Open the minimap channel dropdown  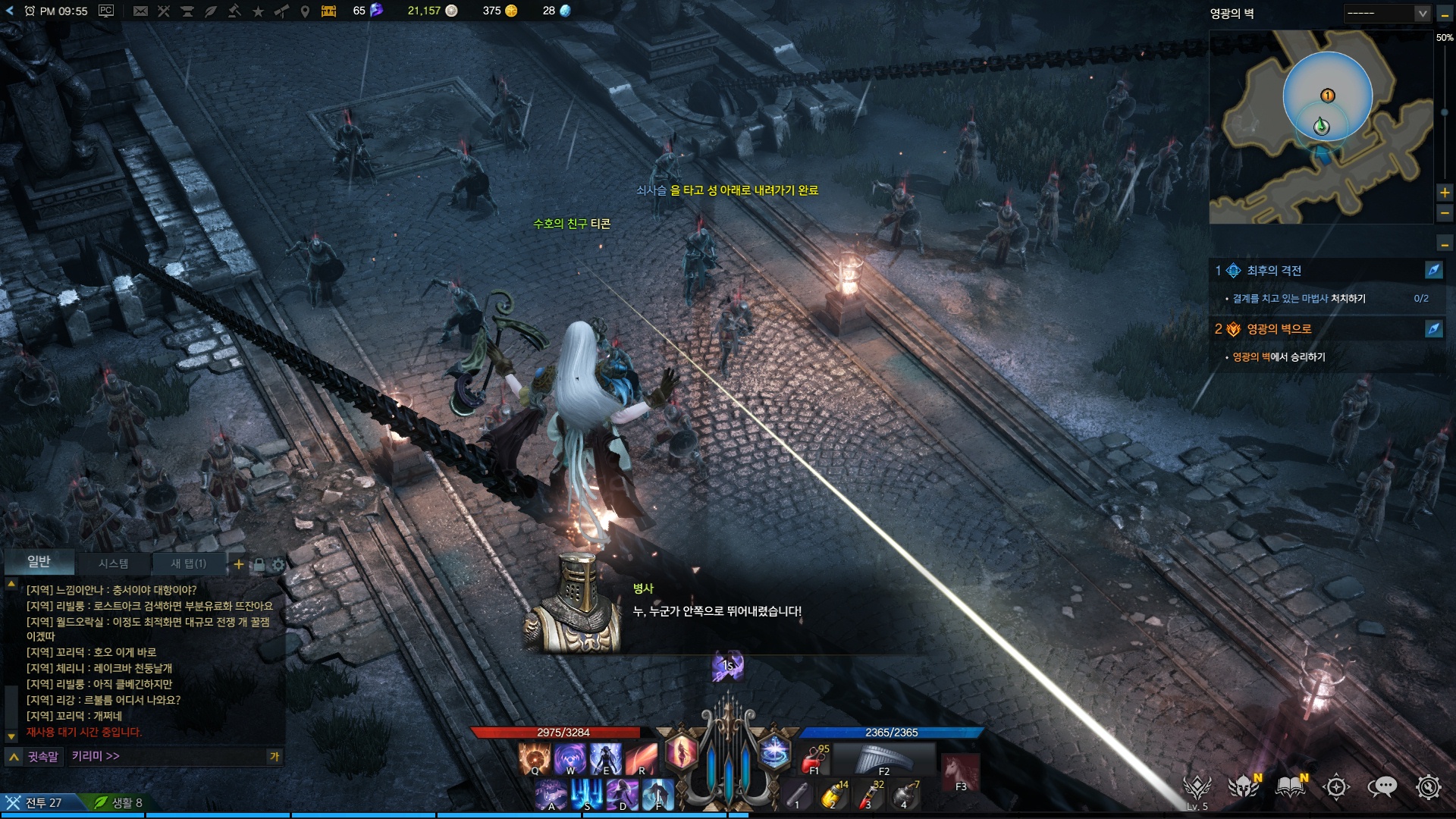1387,13
